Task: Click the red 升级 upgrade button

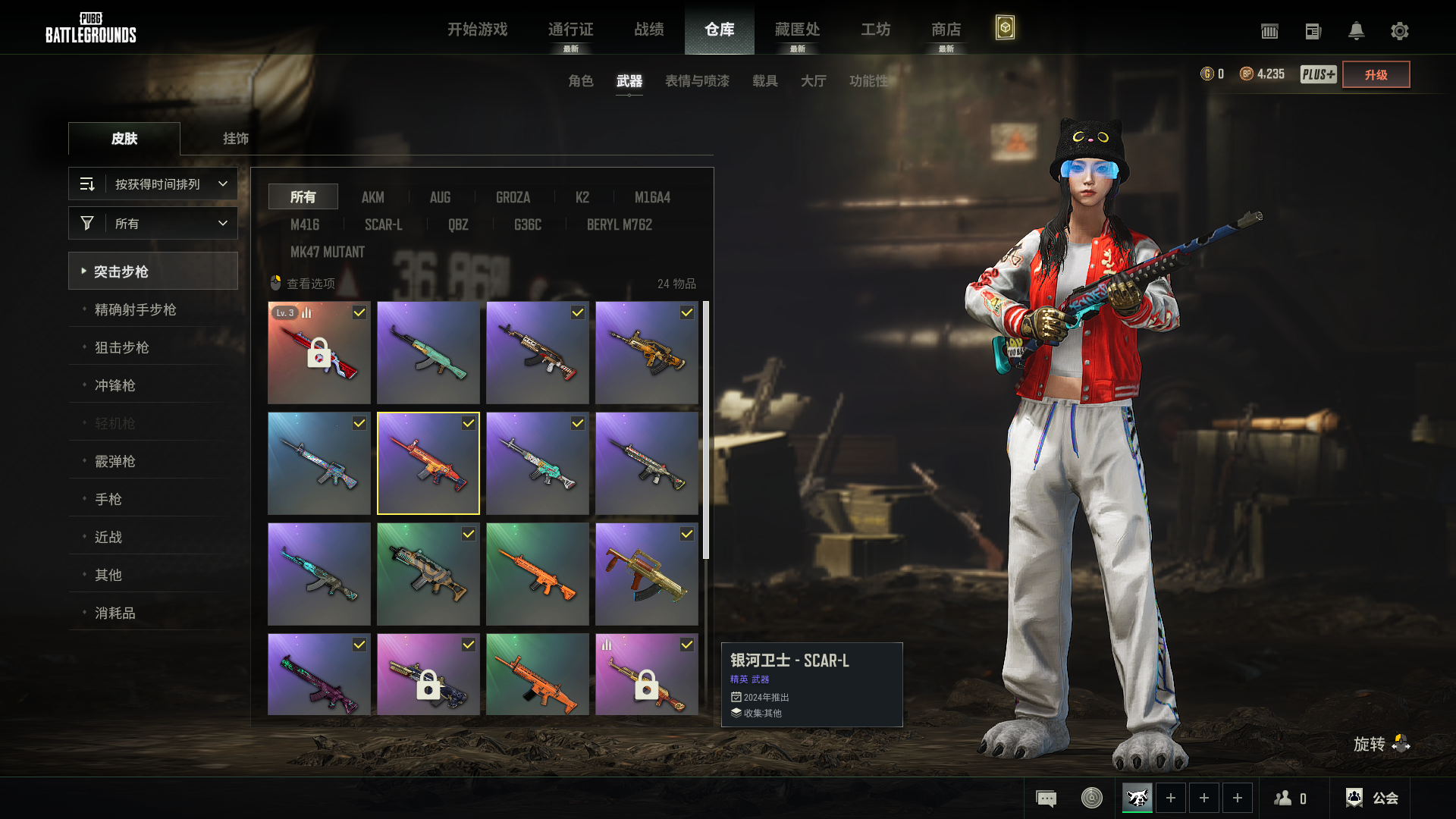Action: click(x=1376, y=74)
